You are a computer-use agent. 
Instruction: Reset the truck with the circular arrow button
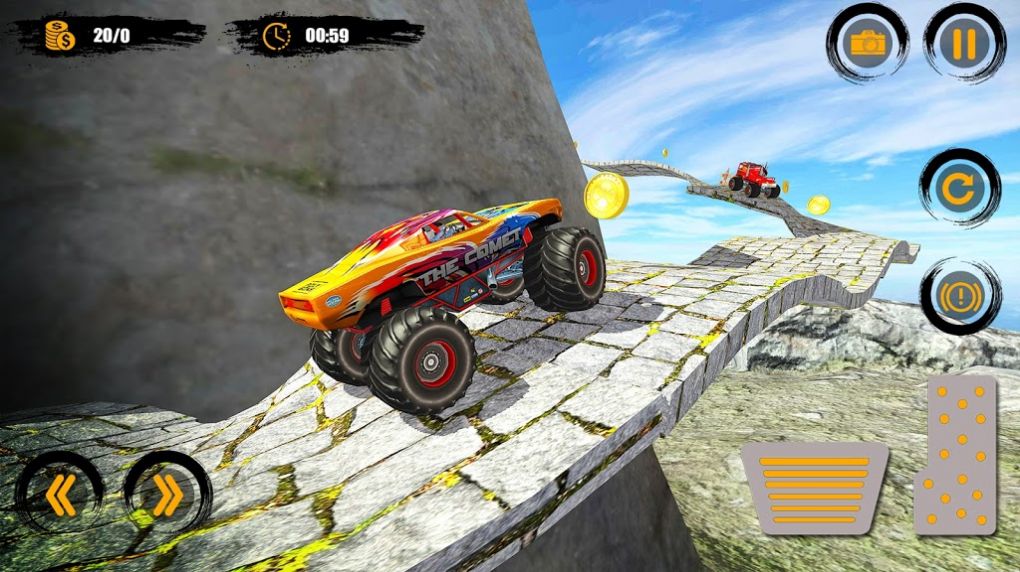(960, 190)
